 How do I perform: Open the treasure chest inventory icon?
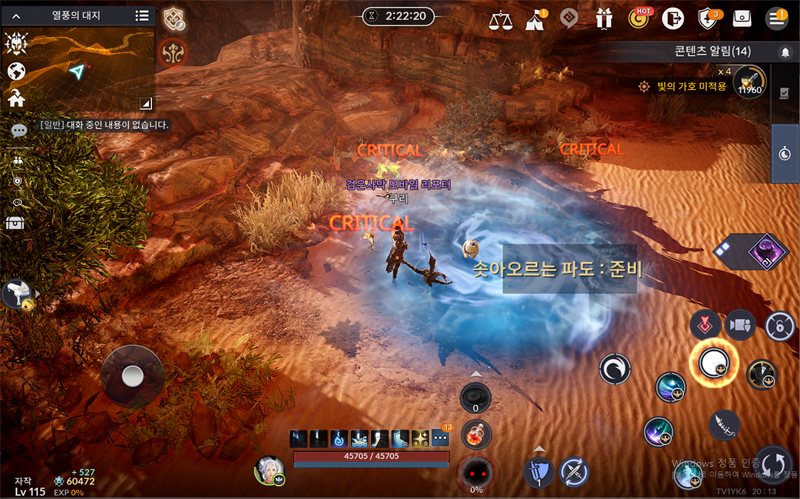[x=16, y=222]
